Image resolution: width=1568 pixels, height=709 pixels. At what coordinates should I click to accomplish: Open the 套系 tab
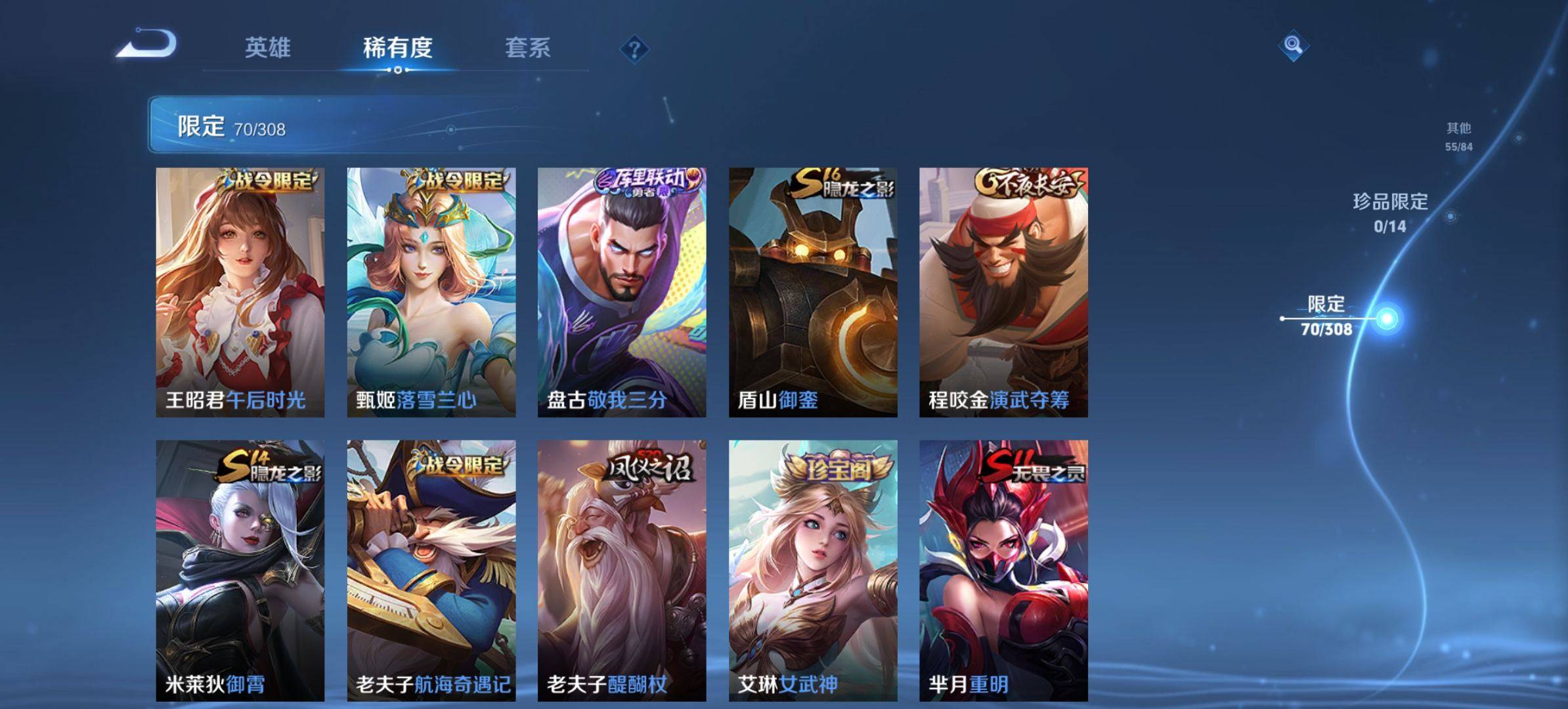[x=527, y=48]
